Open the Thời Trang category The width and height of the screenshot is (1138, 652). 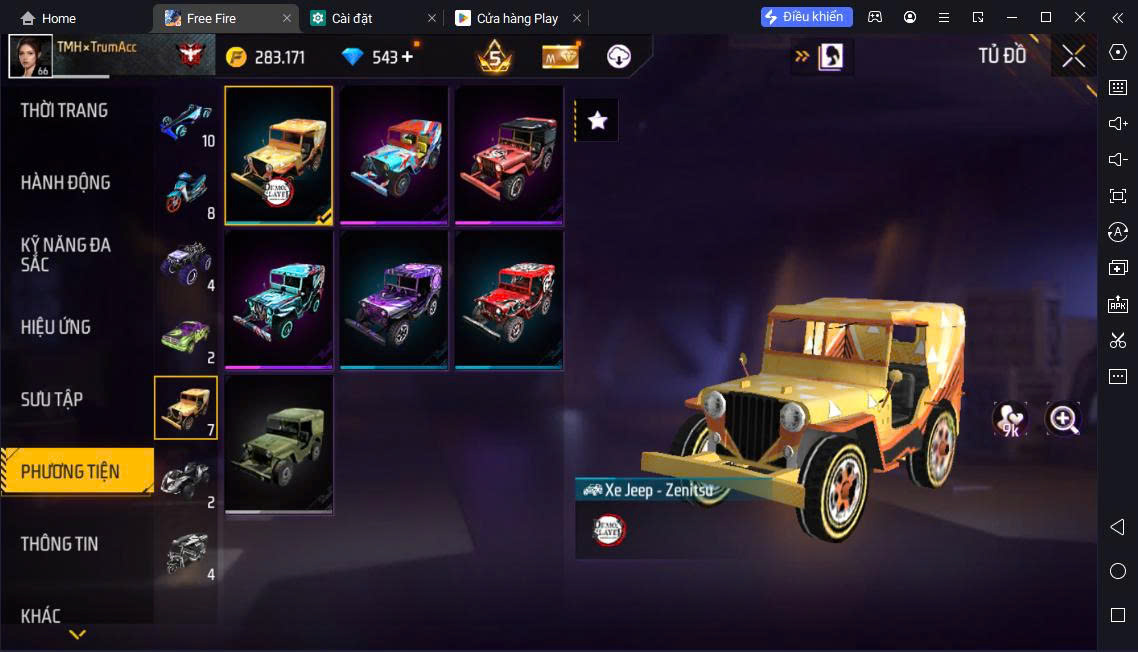(x=65, y=111)
